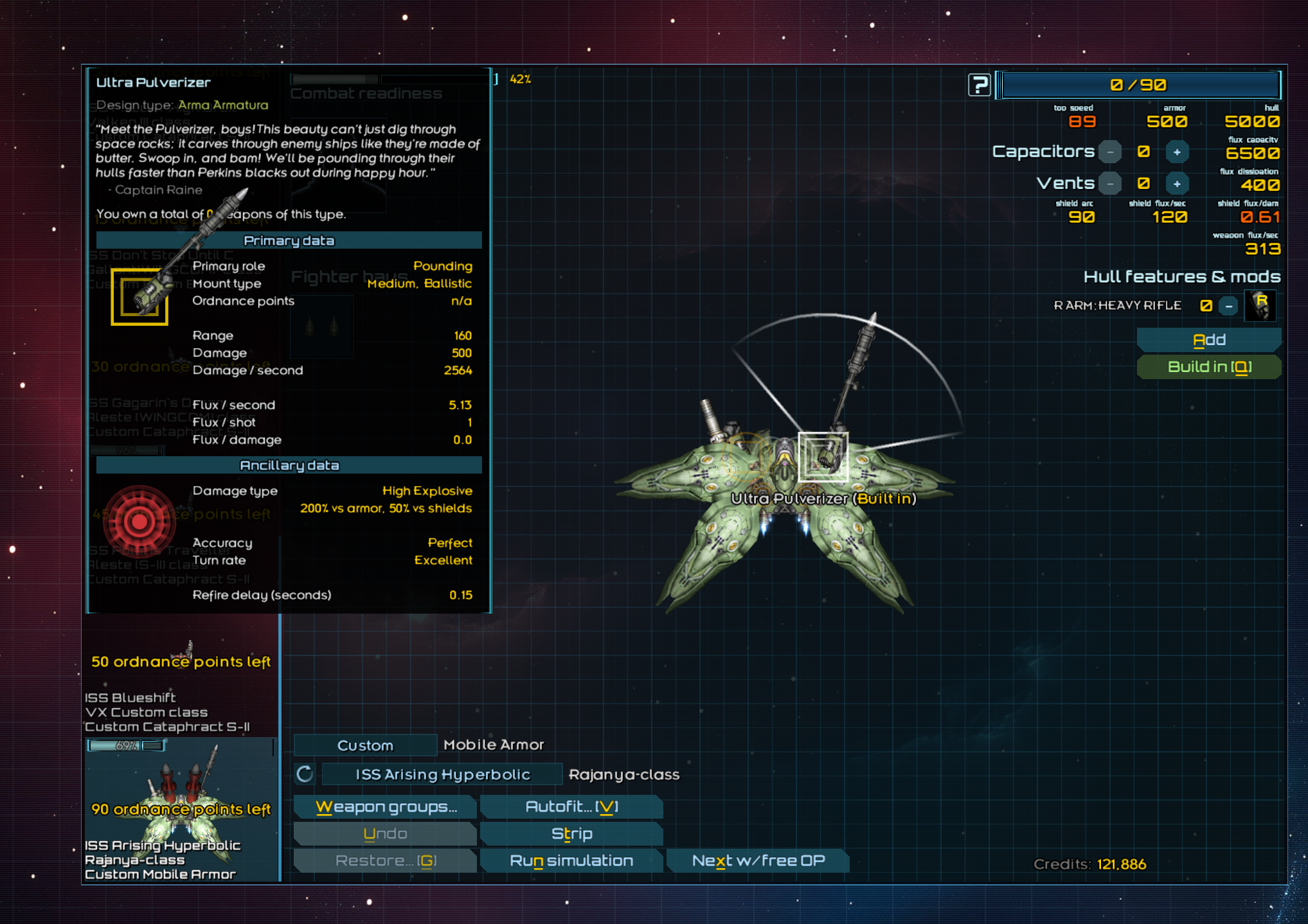This screenshot has width=1308, height=924.
Task: Decrease Capacitors with the minus button
Action: click(1110, 152)
